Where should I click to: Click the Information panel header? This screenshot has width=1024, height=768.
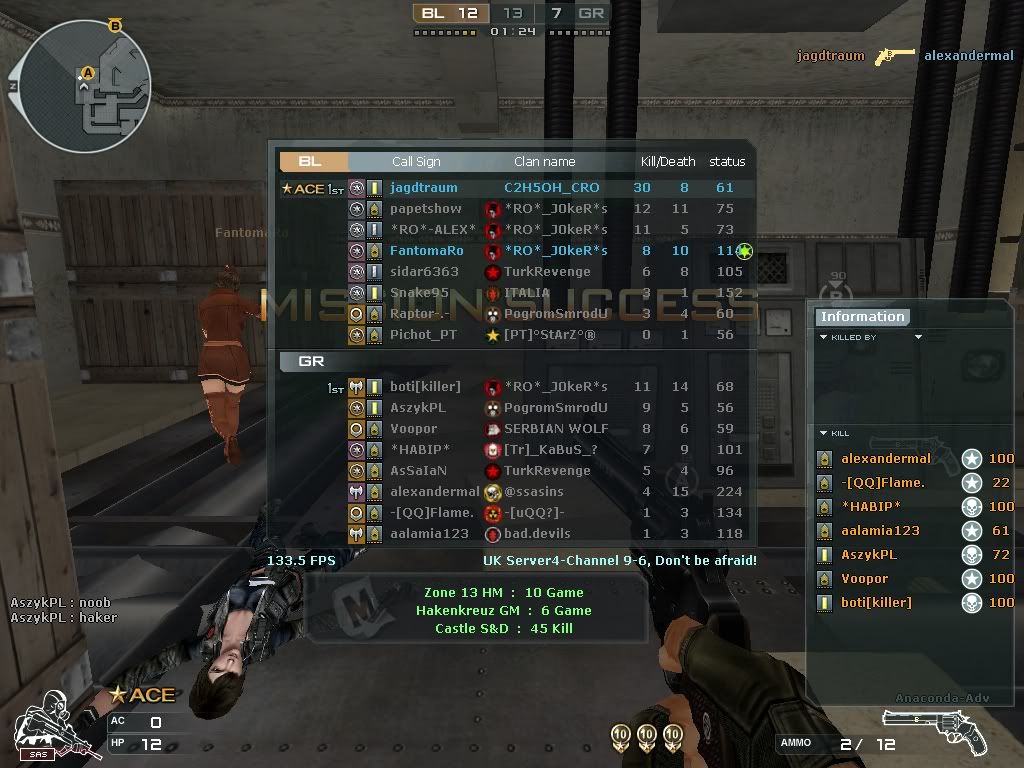point(861,317)
